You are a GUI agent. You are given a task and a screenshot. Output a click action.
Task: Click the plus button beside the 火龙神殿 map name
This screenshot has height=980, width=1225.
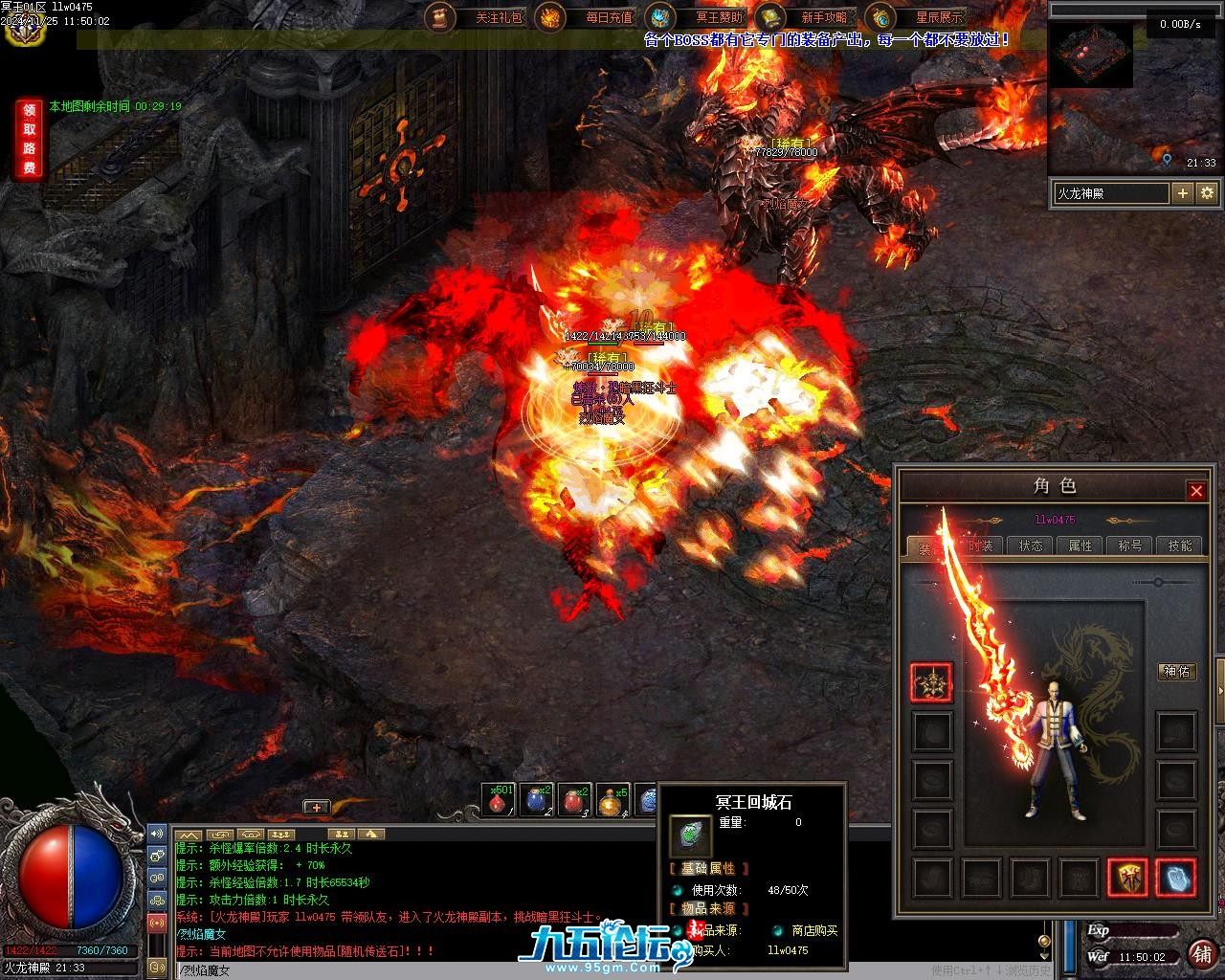(1183, 193)
